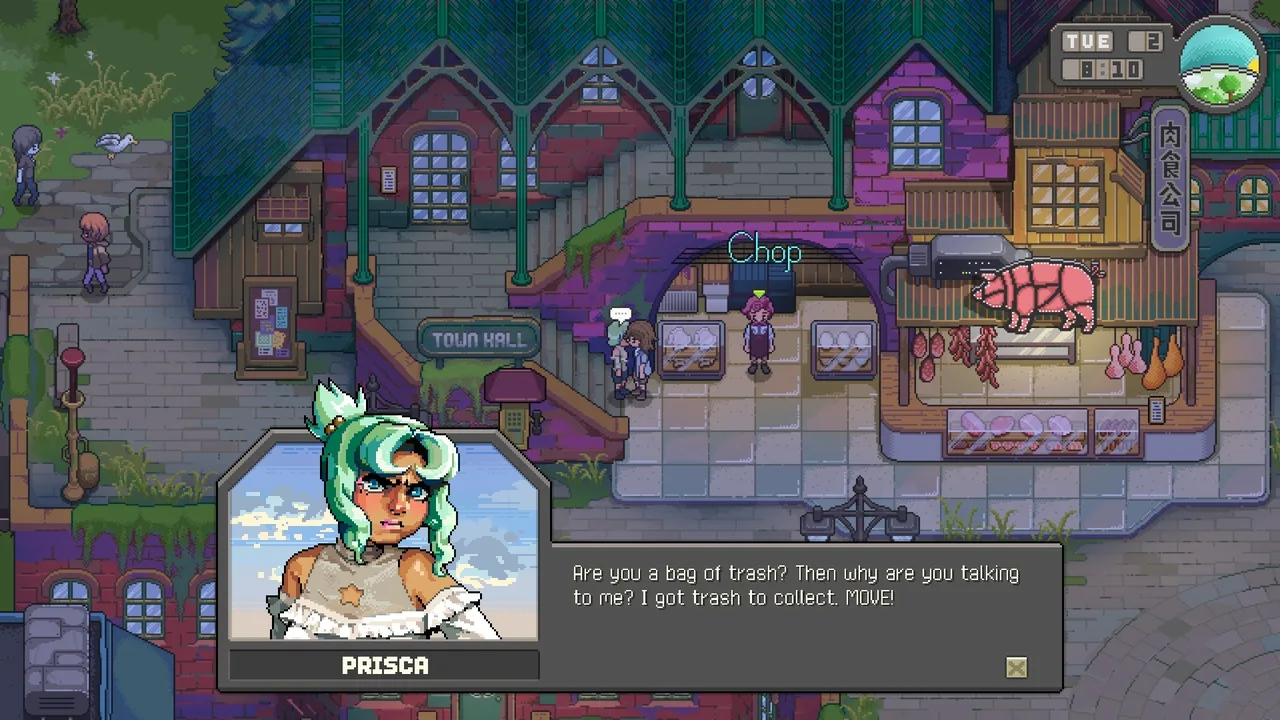Select the seagull near the path
Screen dimensions: 1280x720
click(114, 143)
